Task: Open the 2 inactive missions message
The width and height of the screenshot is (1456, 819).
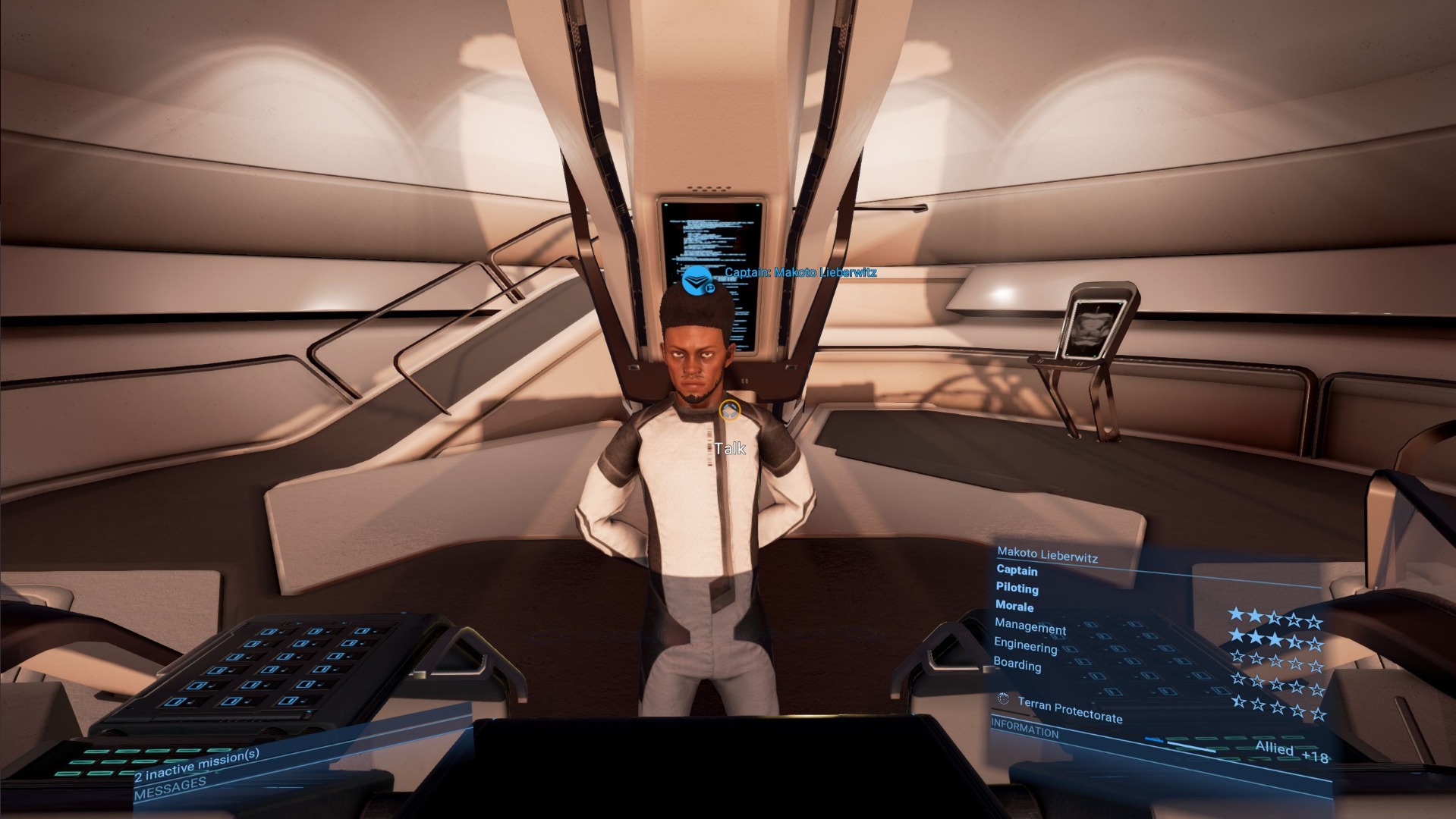Action: [x=197, y=764]
